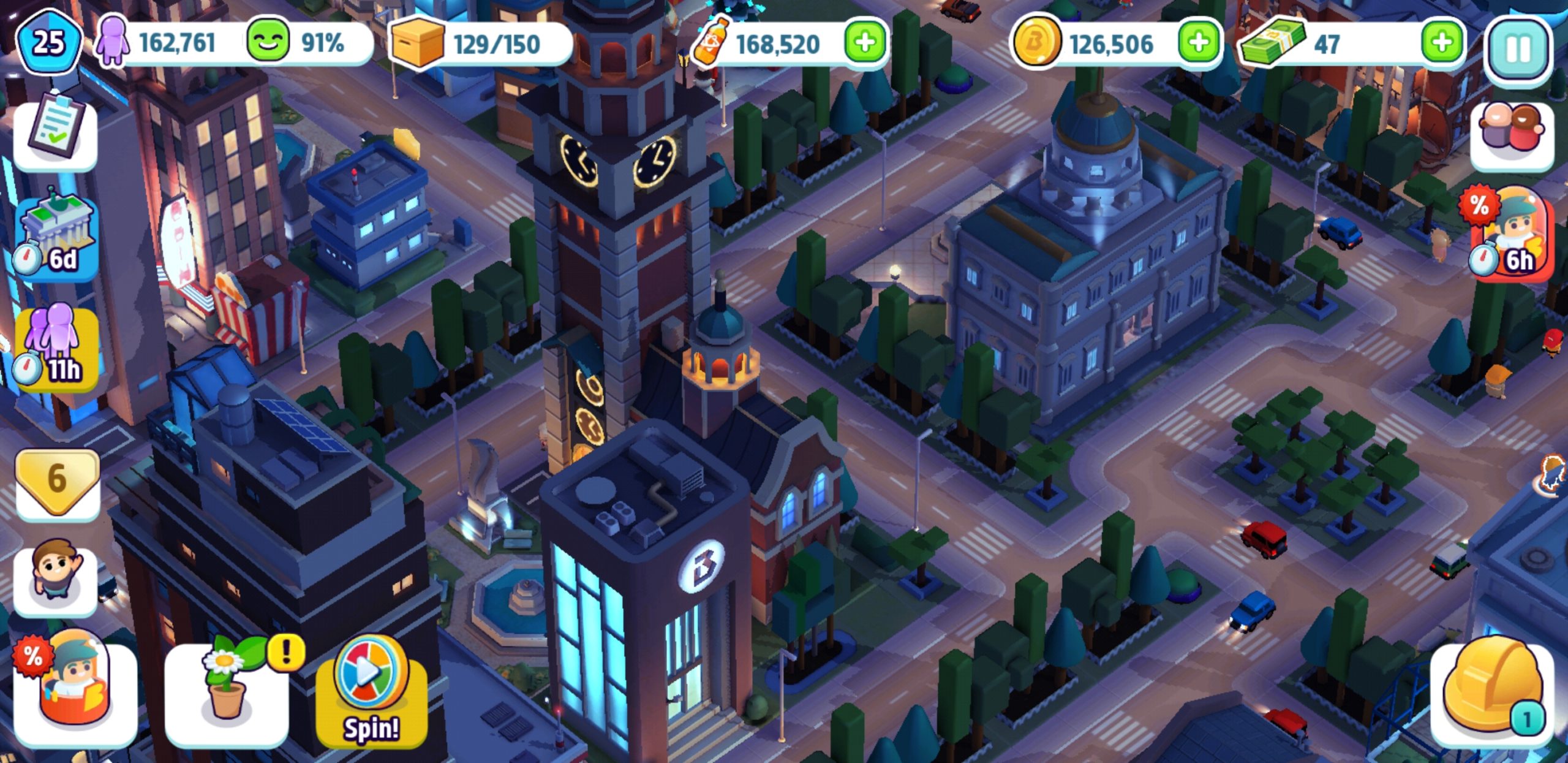Open the discount offer in the bottom corner
This screenshot has width=1568, height=763.
[x=73, y=691]
